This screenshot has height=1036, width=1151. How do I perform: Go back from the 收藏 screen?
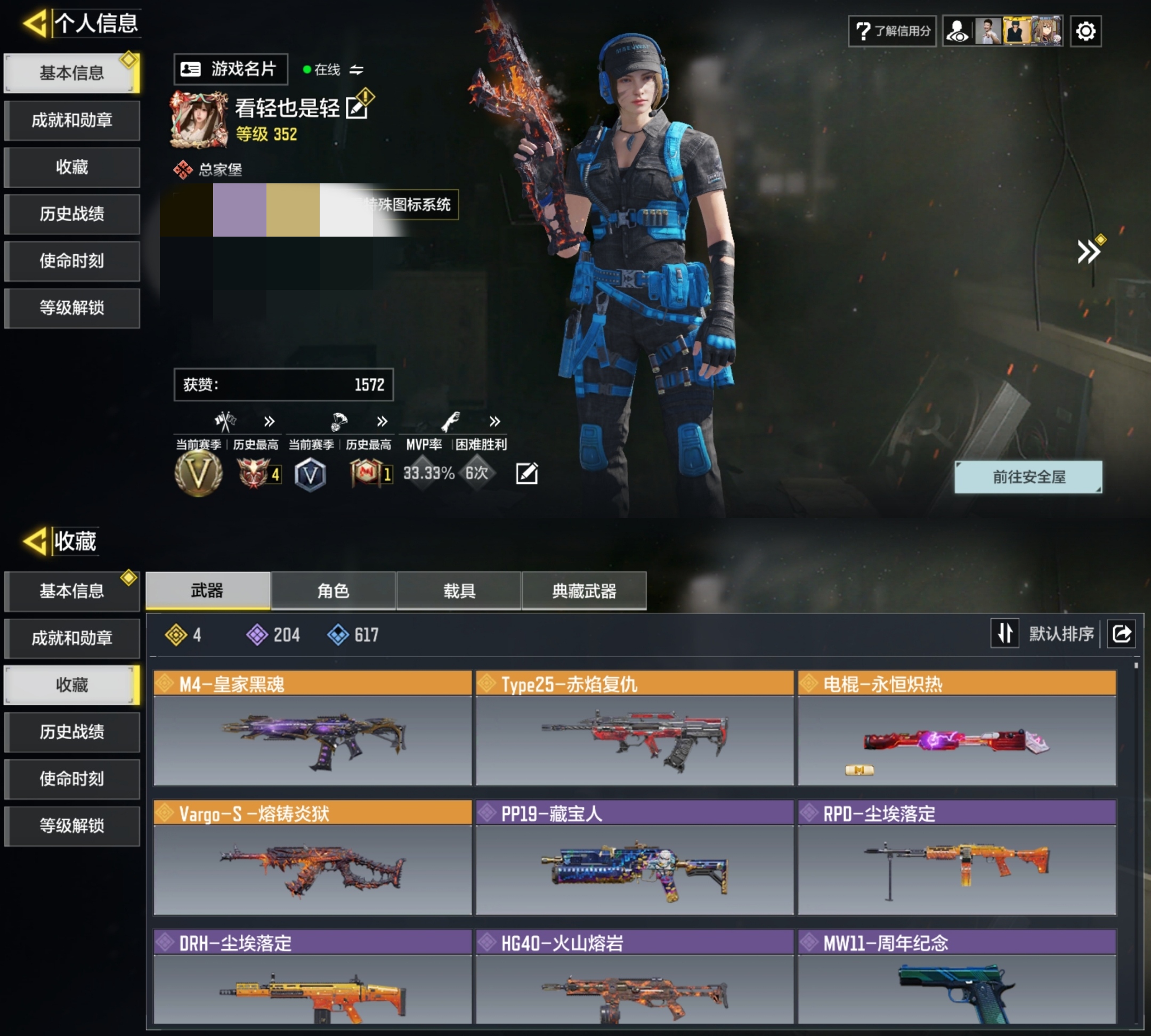35,541
